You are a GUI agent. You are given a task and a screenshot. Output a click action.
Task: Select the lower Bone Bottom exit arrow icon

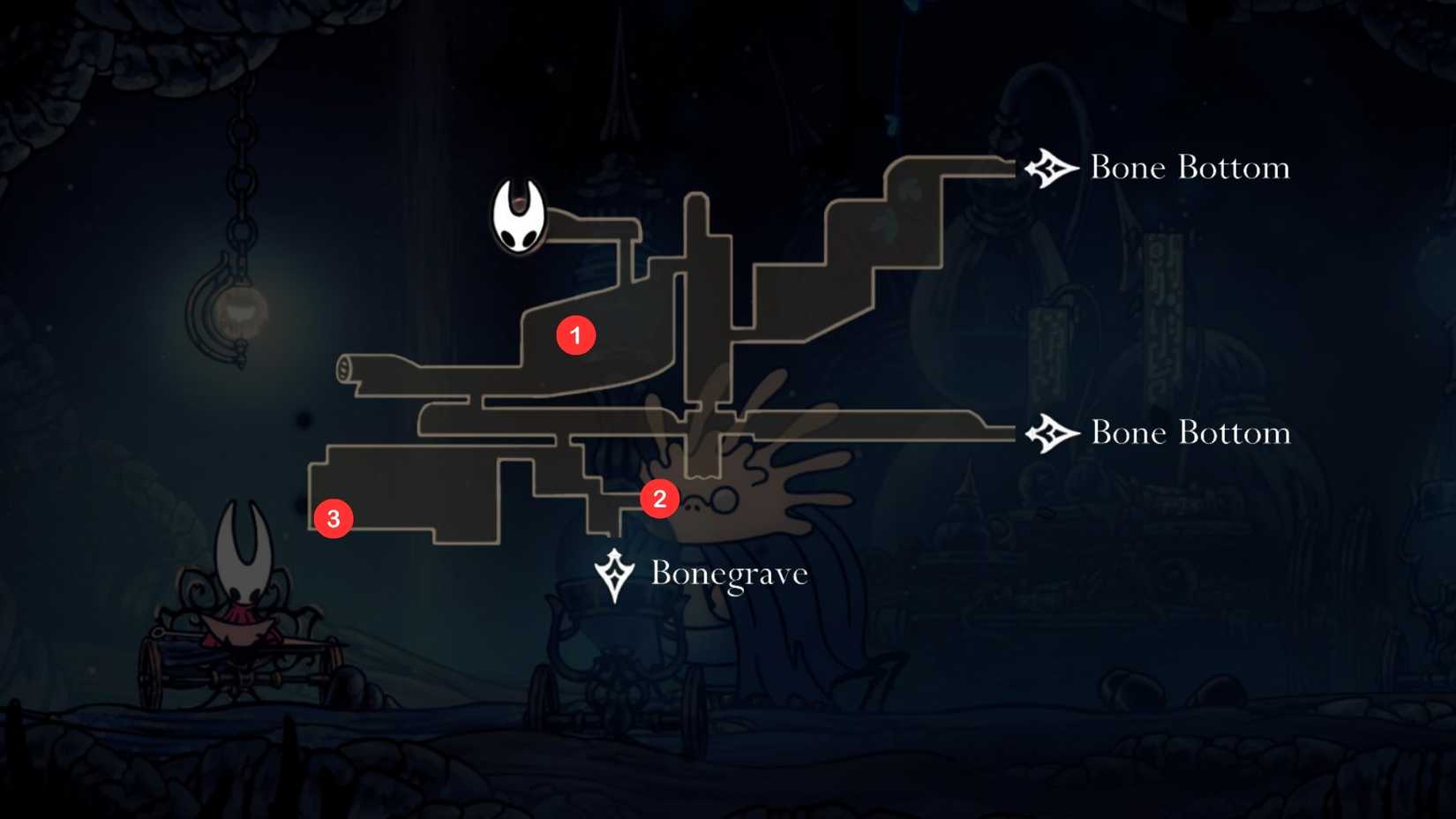click(1051, 432)
